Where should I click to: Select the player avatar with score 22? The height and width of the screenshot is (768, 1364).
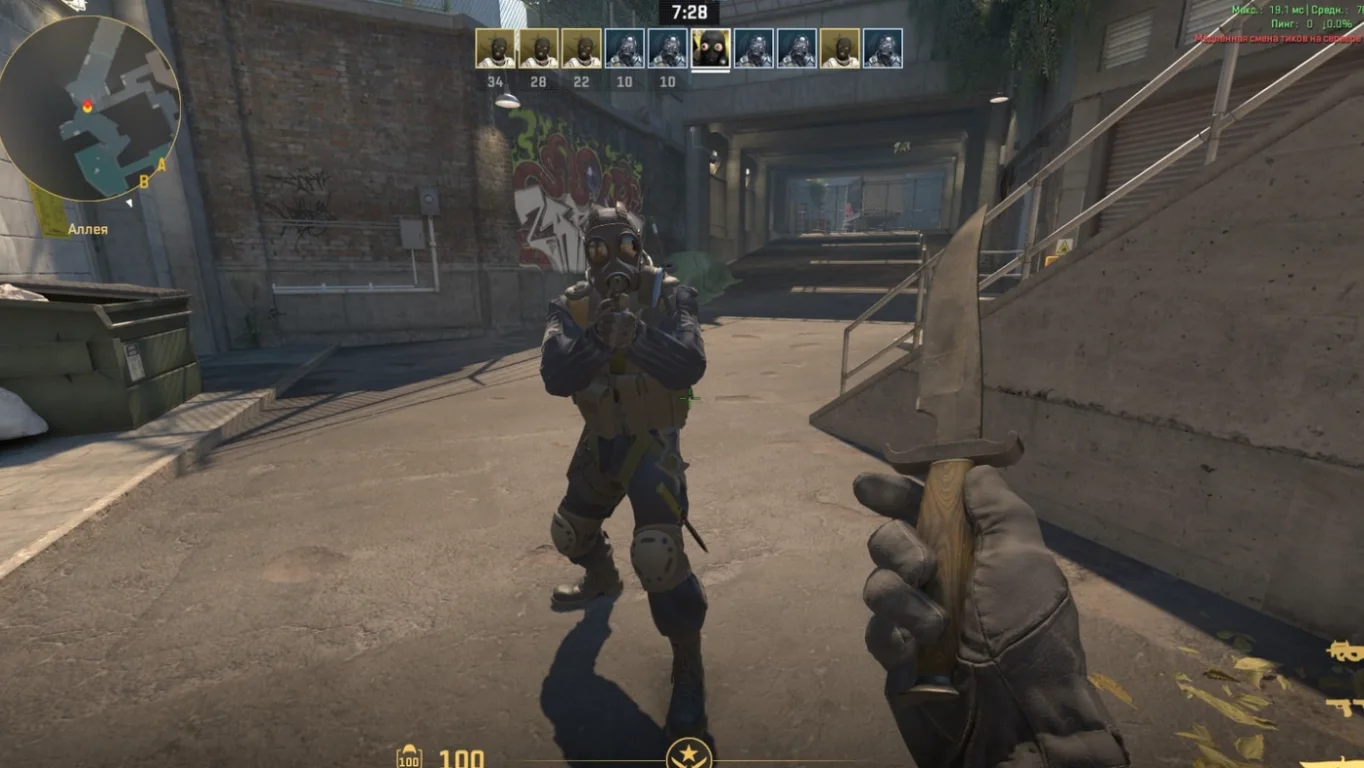coord(581,48)
